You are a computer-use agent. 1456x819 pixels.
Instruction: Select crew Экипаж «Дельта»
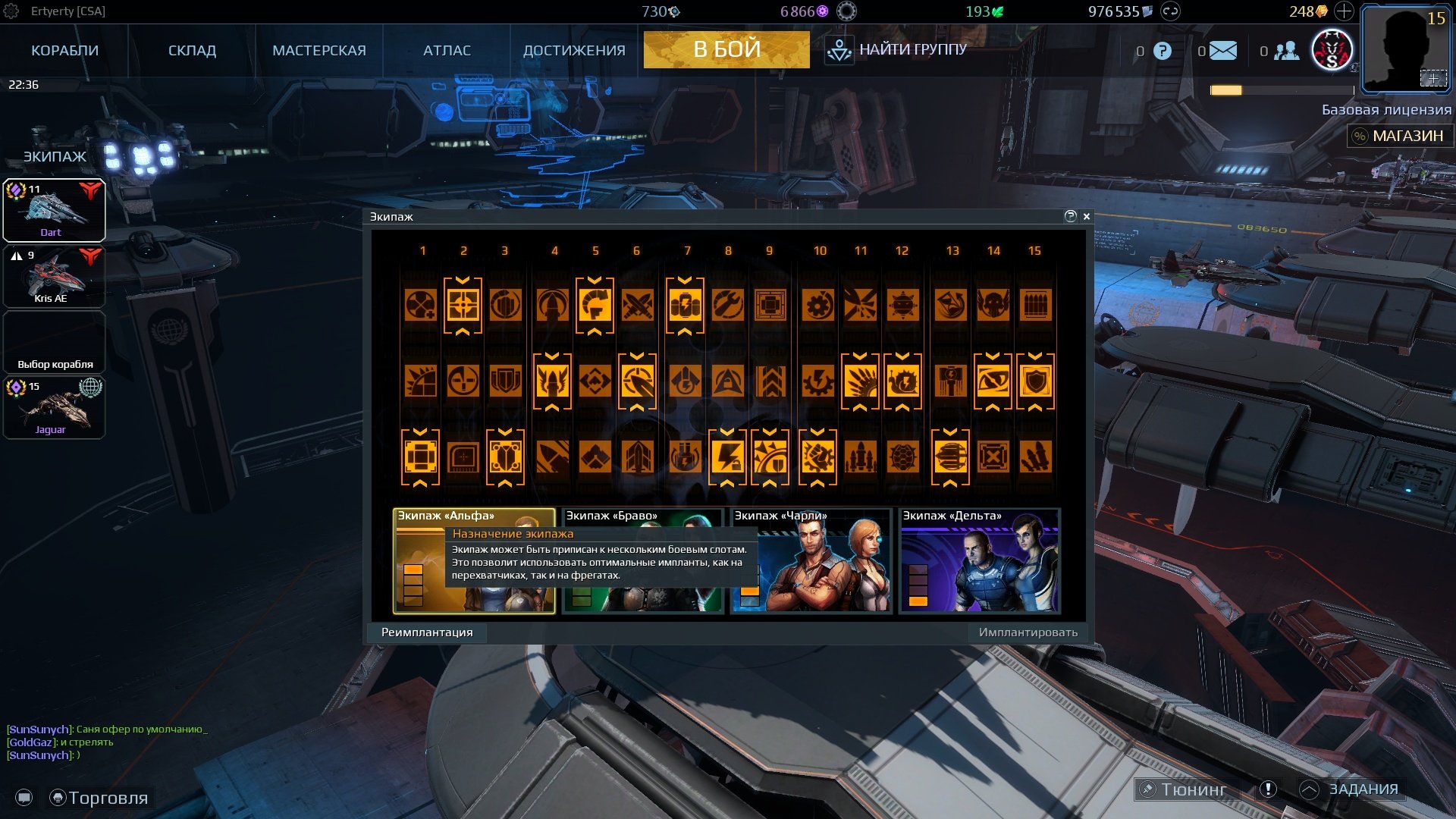point(979,561)
